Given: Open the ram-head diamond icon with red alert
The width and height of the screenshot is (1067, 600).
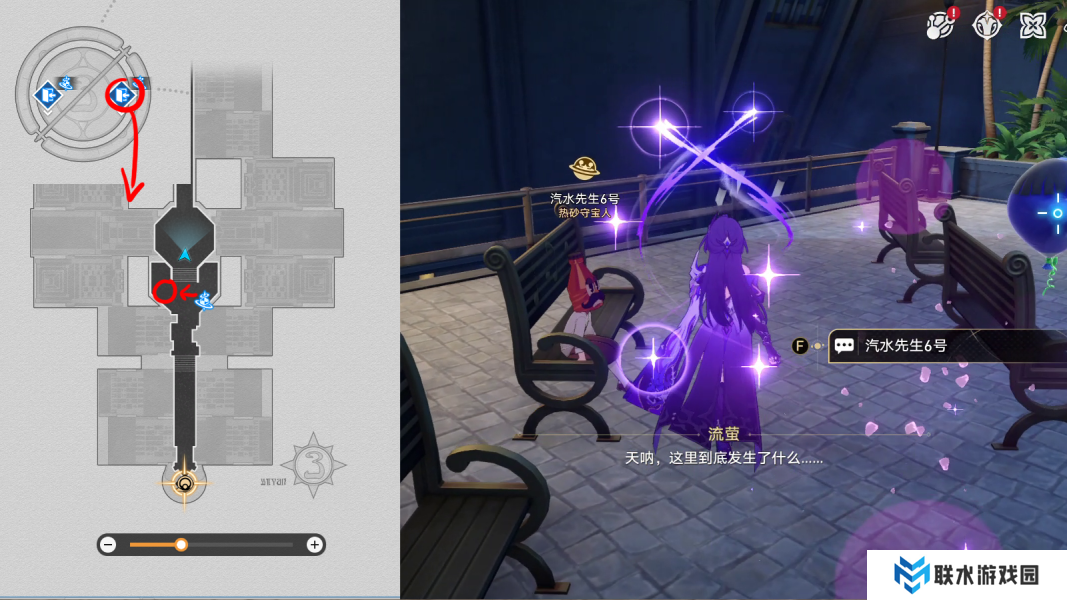Looking at the screenshot, I should pyautogui.click(x=989, y=23).
